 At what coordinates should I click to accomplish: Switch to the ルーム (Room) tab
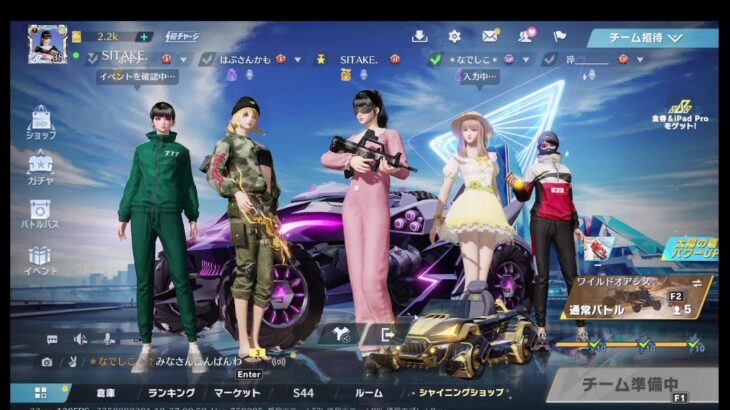click(368, 393)
